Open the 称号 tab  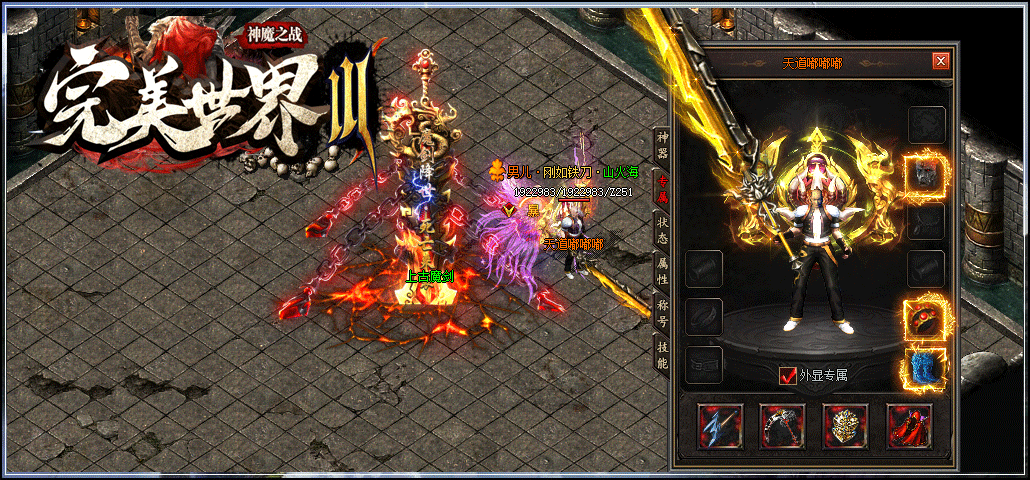(x=661, y=311)
